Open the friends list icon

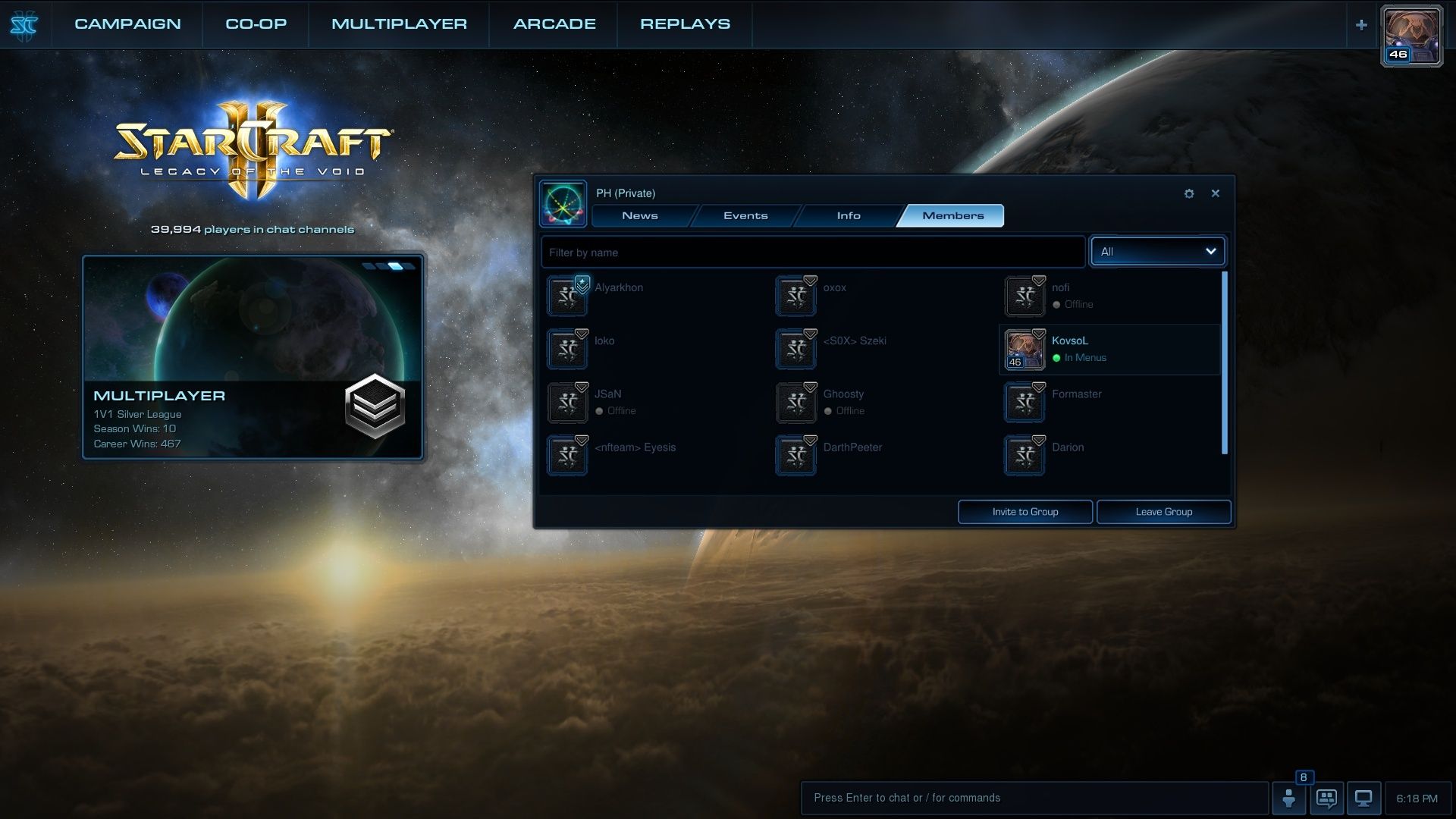pyautogui.click(x=1288, y=798)
